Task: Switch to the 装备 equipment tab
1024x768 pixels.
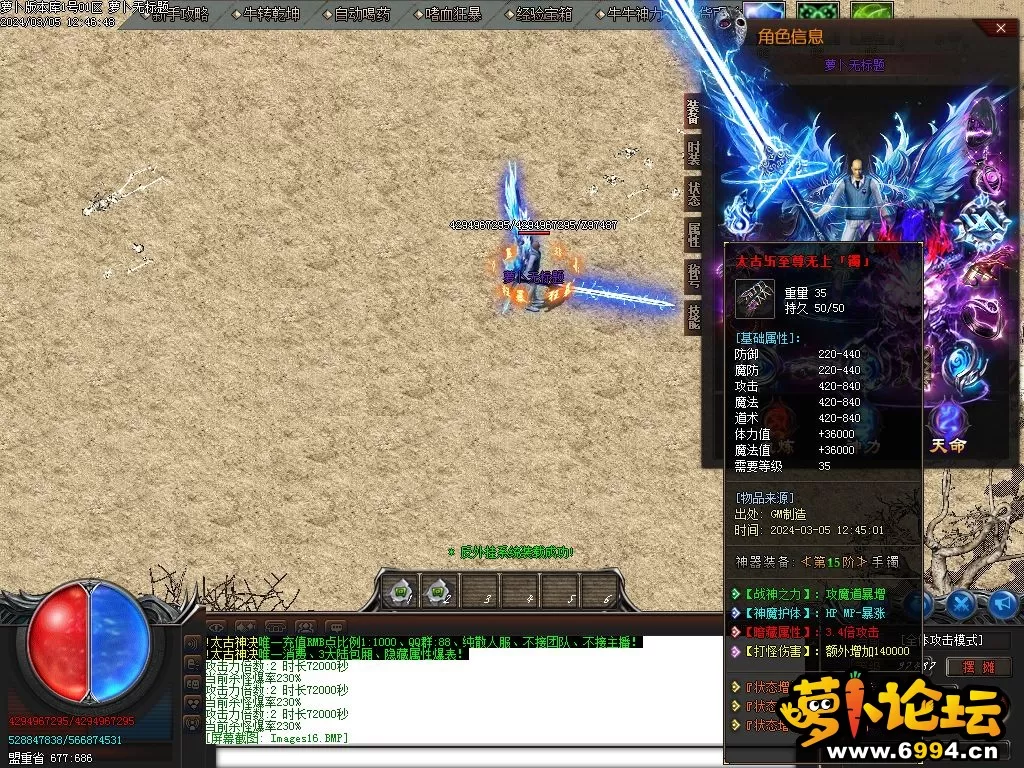Action: [x=693, y=112]
